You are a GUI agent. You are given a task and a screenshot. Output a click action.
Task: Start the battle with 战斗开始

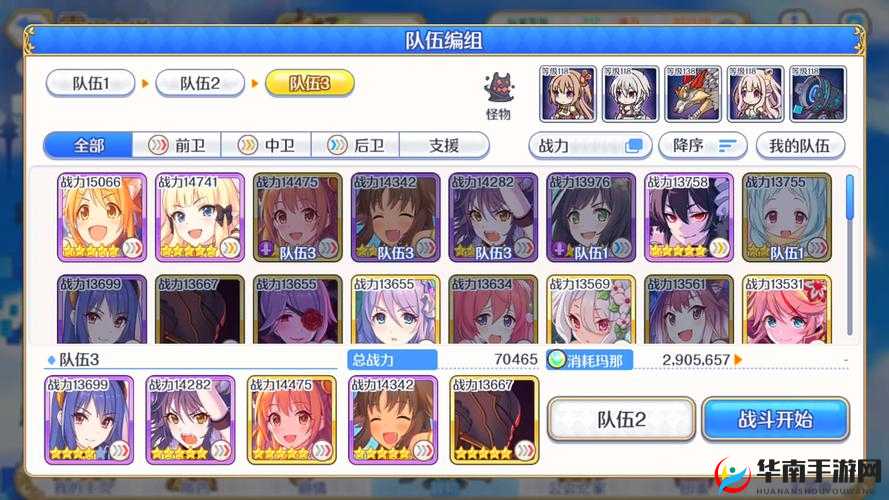pyautogui.click(x=775, y=420)
